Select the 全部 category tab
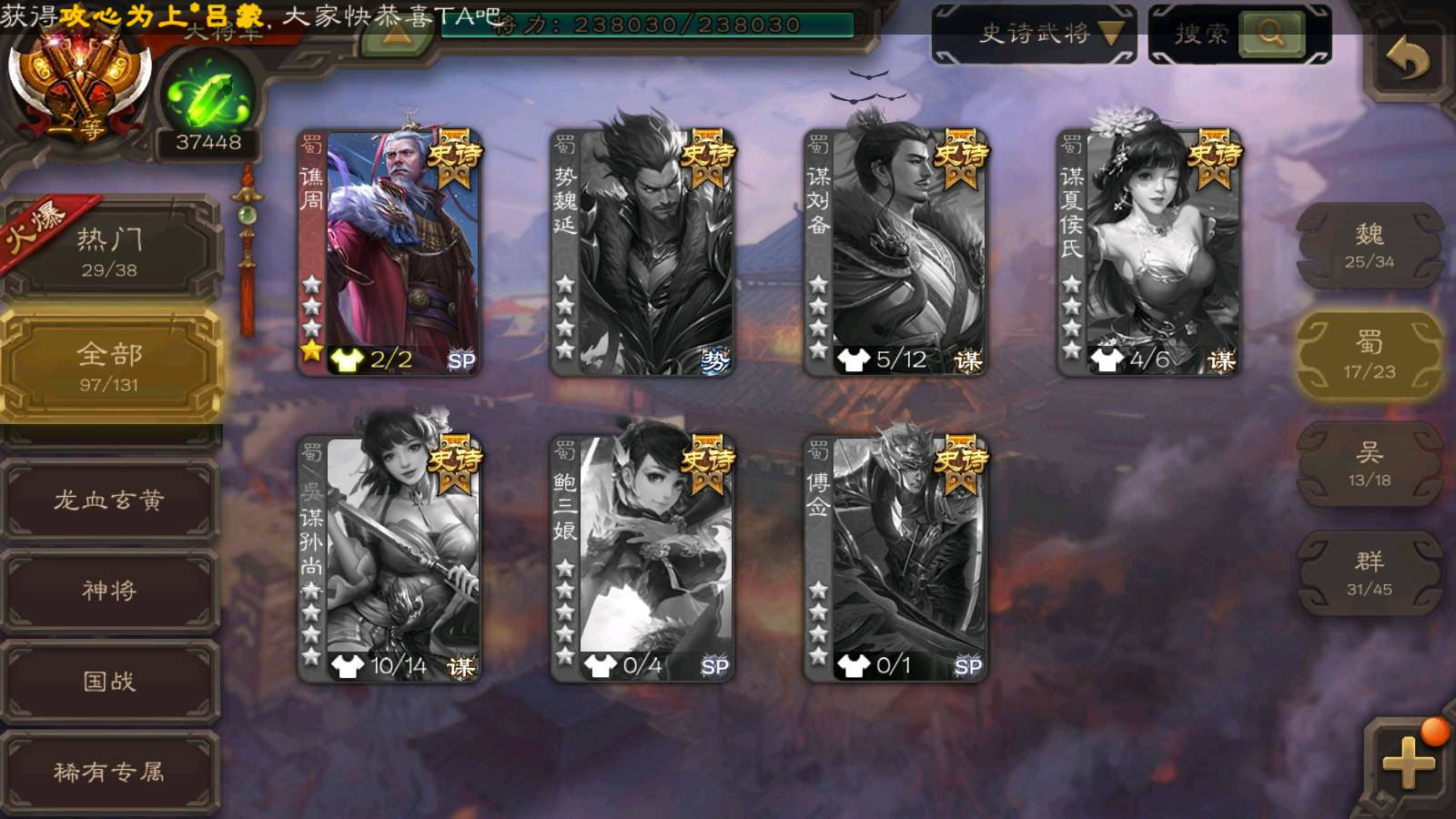1456x819 pixels. pyautogui.click(x=109, y=366)
